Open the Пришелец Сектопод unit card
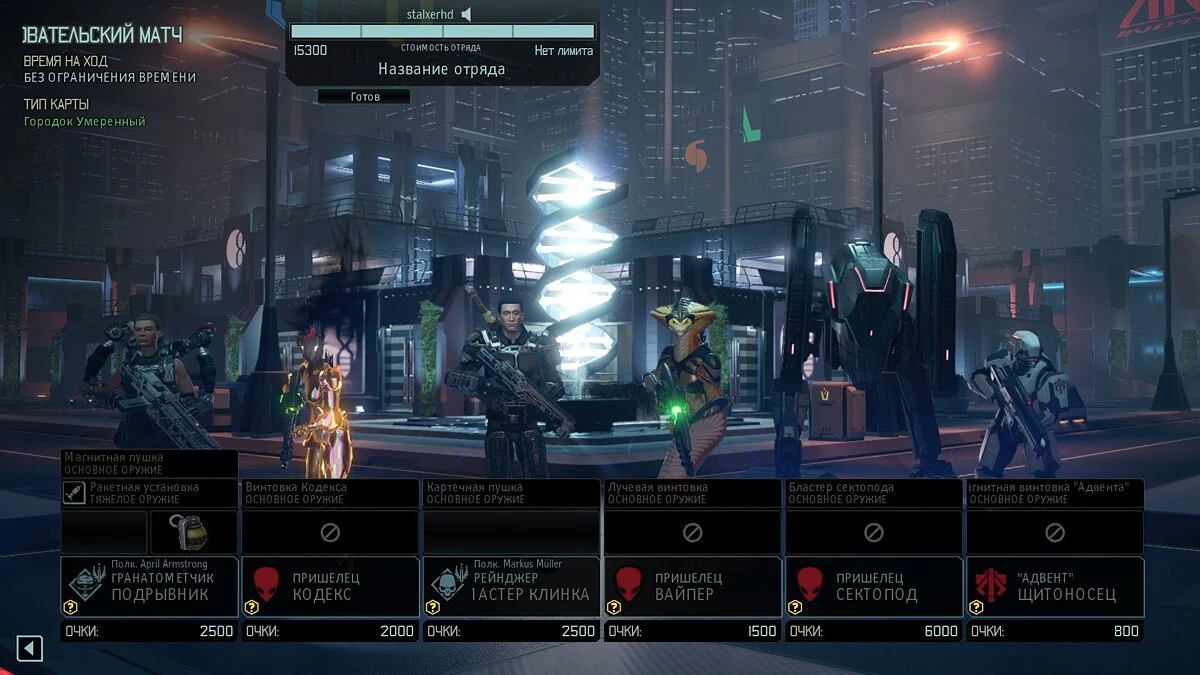This screenshot has width=1200, height=675. coord(872,587)
